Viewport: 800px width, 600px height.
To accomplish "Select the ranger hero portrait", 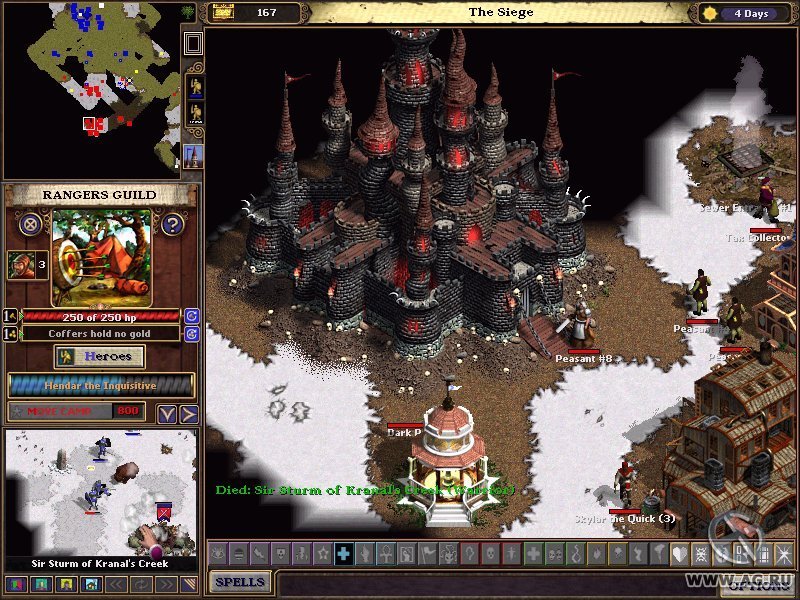I will click(x=20, y=265).
